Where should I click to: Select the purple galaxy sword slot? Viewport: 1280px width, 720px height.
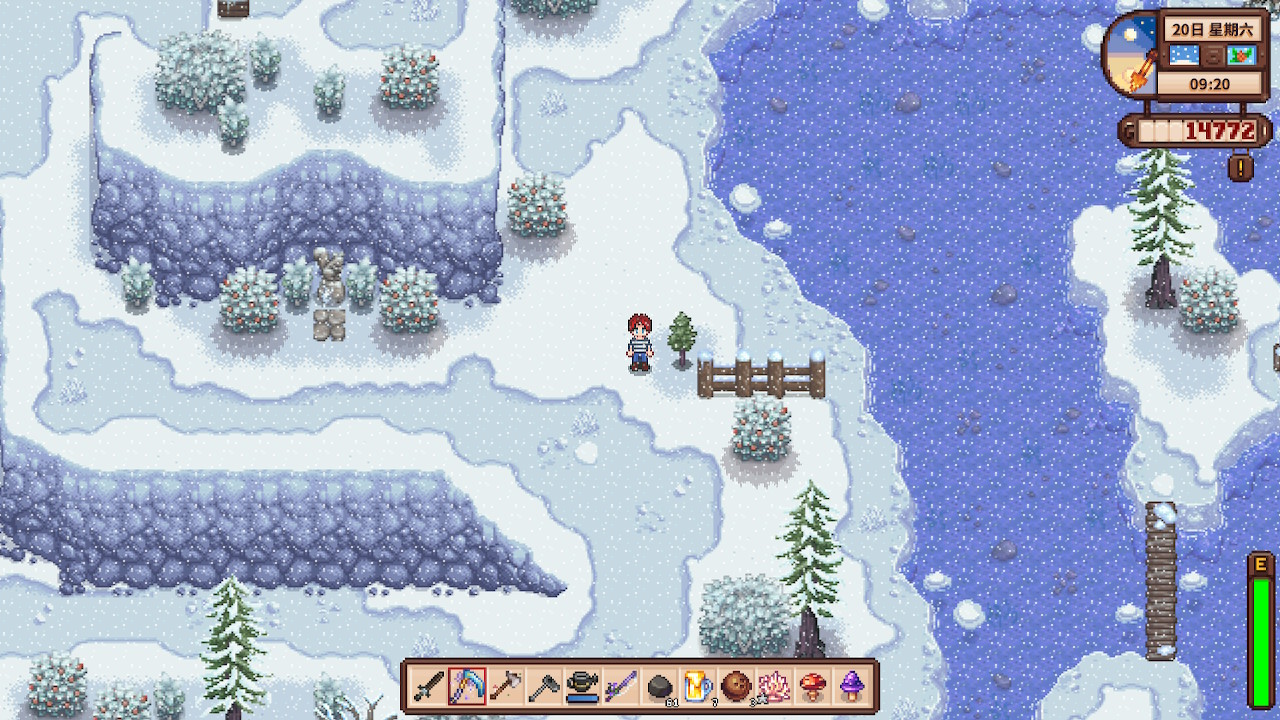tap(620, 686)
